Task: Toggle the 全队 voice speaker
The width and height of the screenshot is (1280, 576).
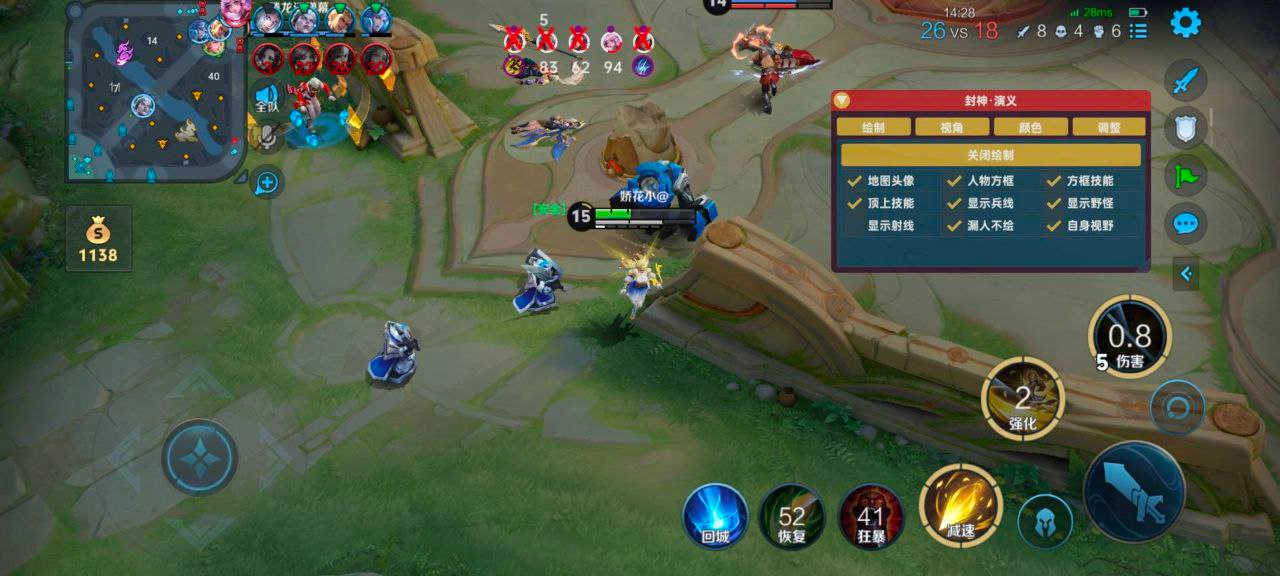Action: pos(266,98)
